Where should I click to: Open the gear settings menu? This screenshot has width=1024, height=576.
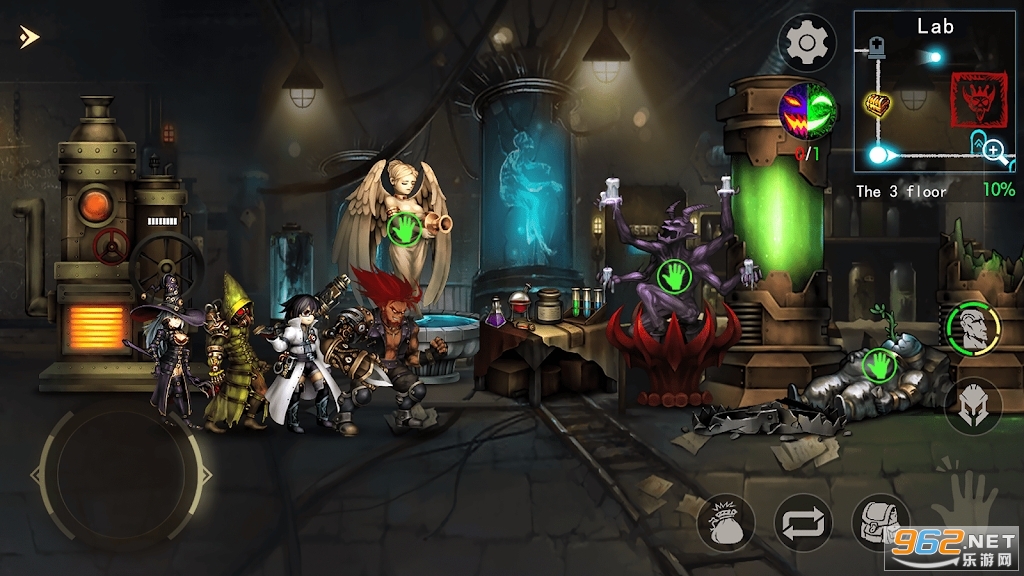click(x=806, y=43)
